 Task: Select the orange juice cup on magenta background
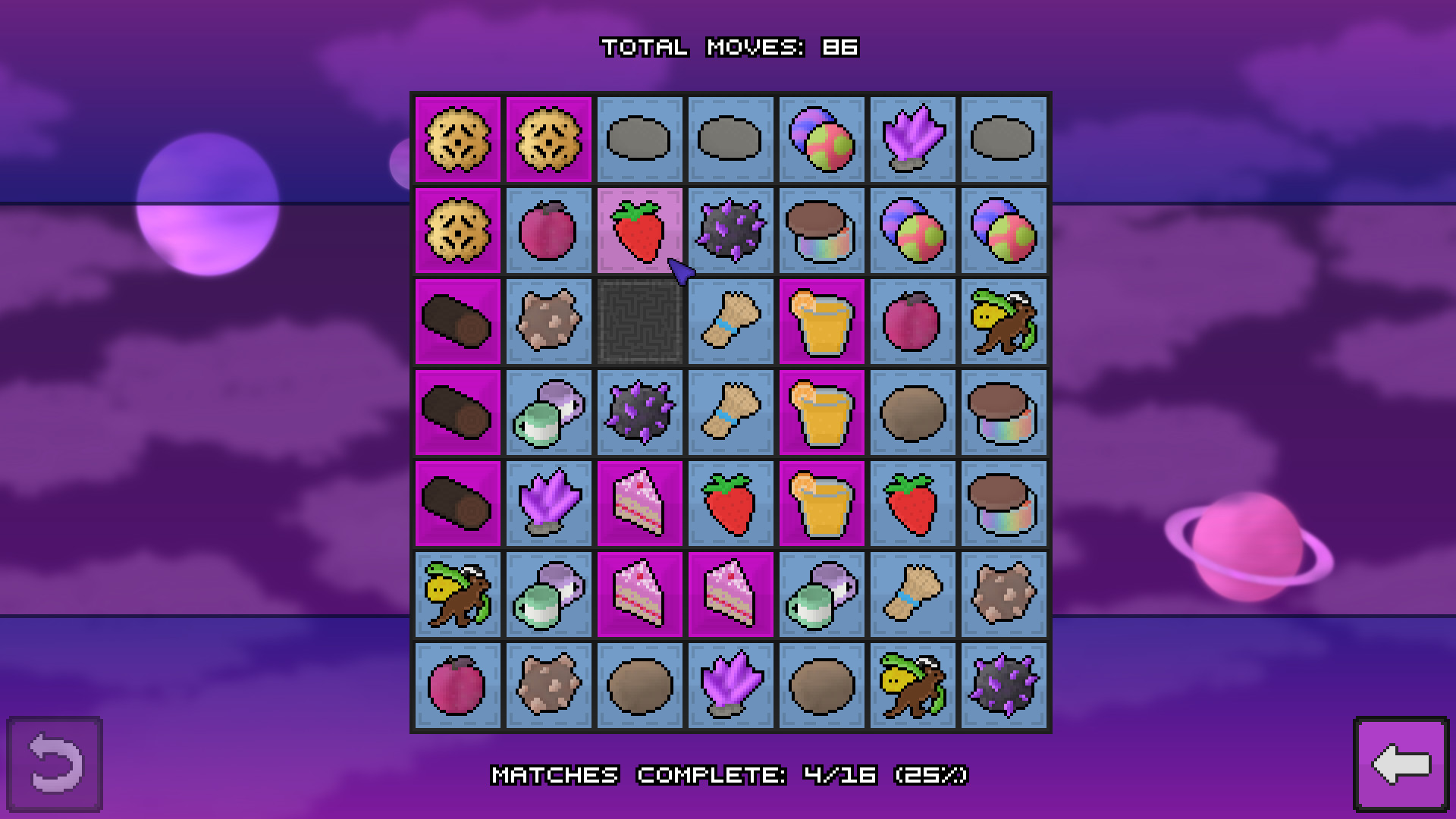821,322
